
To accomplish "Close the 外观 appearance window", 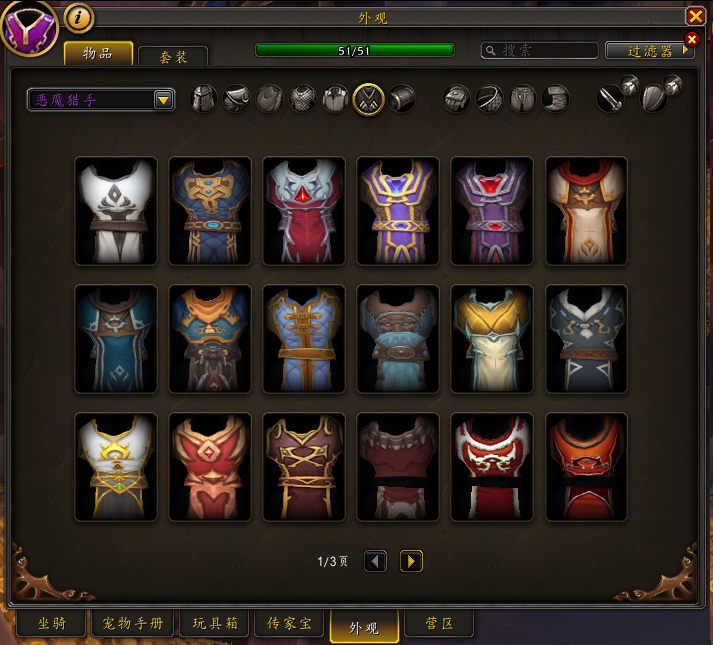I will point(695,16).
